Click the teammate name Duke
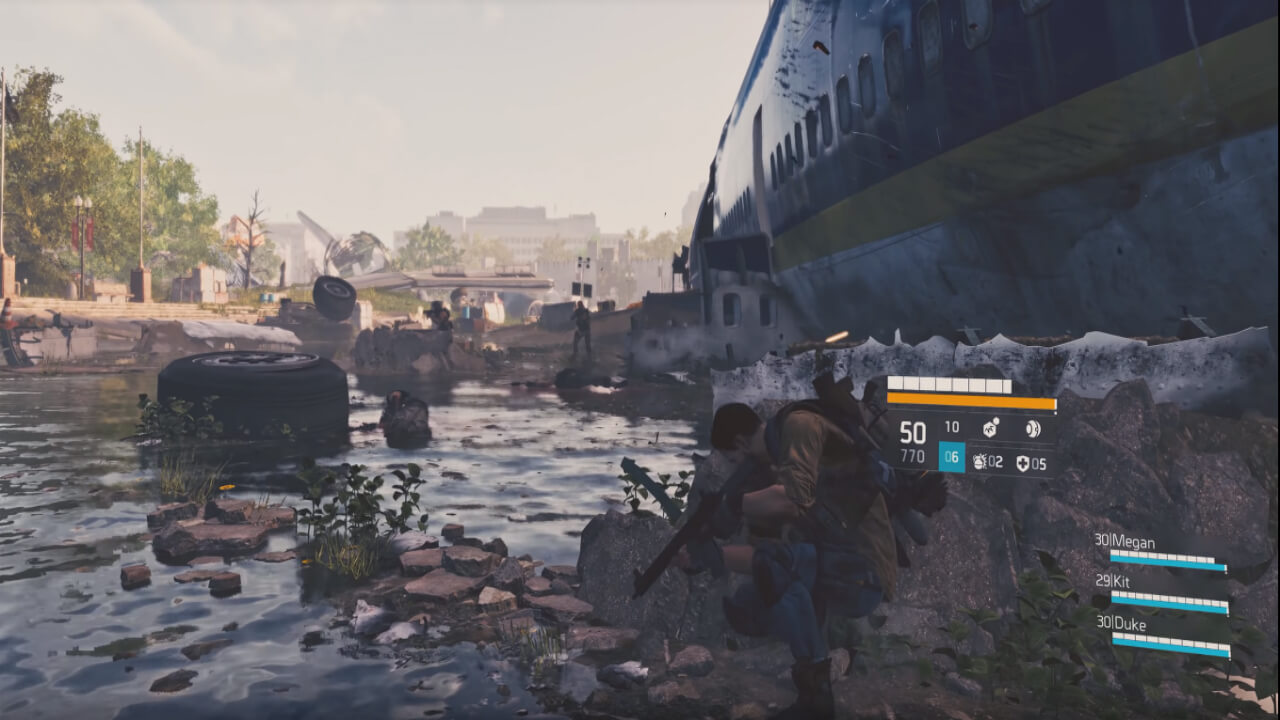This screenshot has width=1280, height=720. point(1129,623)
